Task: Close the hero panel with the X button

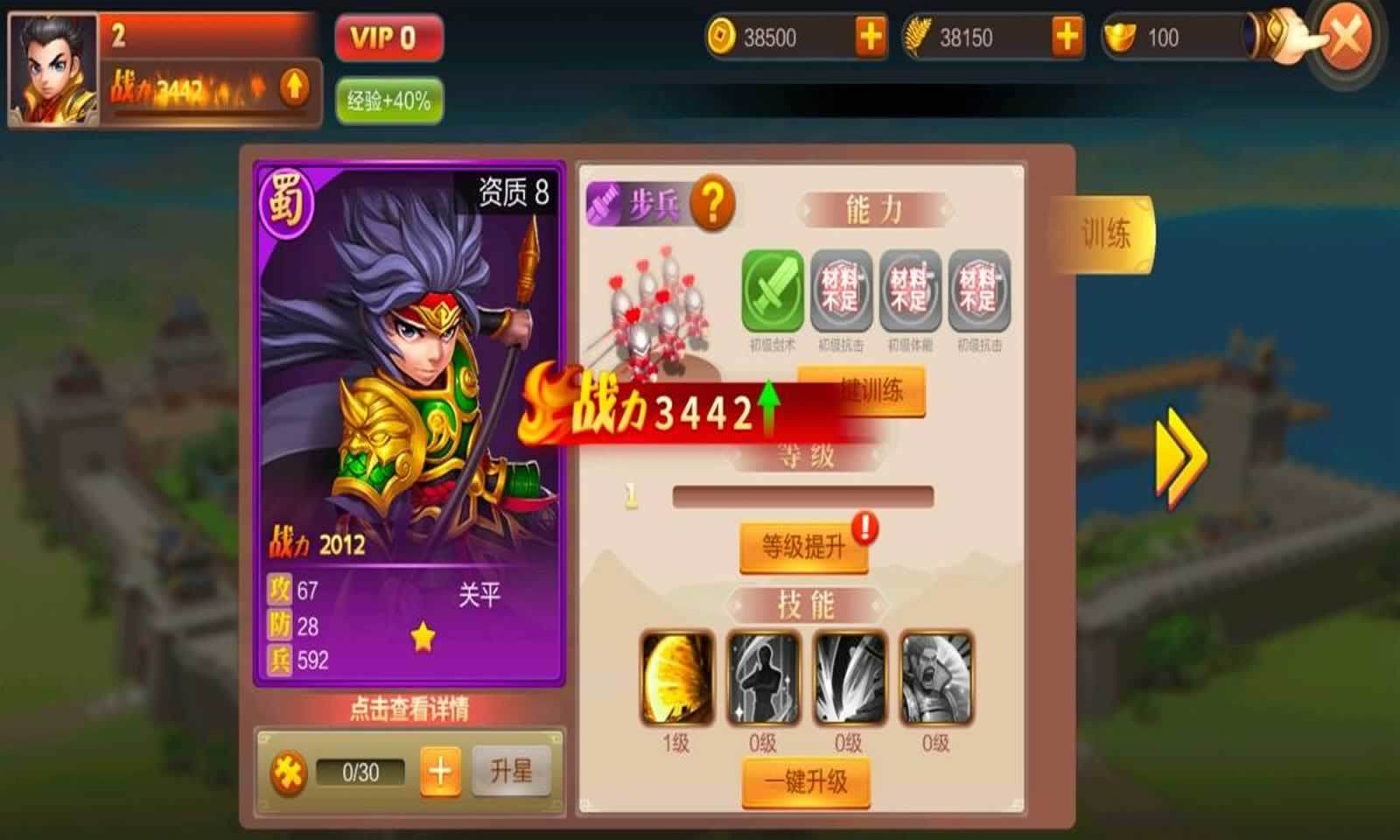Action: coord(1345,38)
